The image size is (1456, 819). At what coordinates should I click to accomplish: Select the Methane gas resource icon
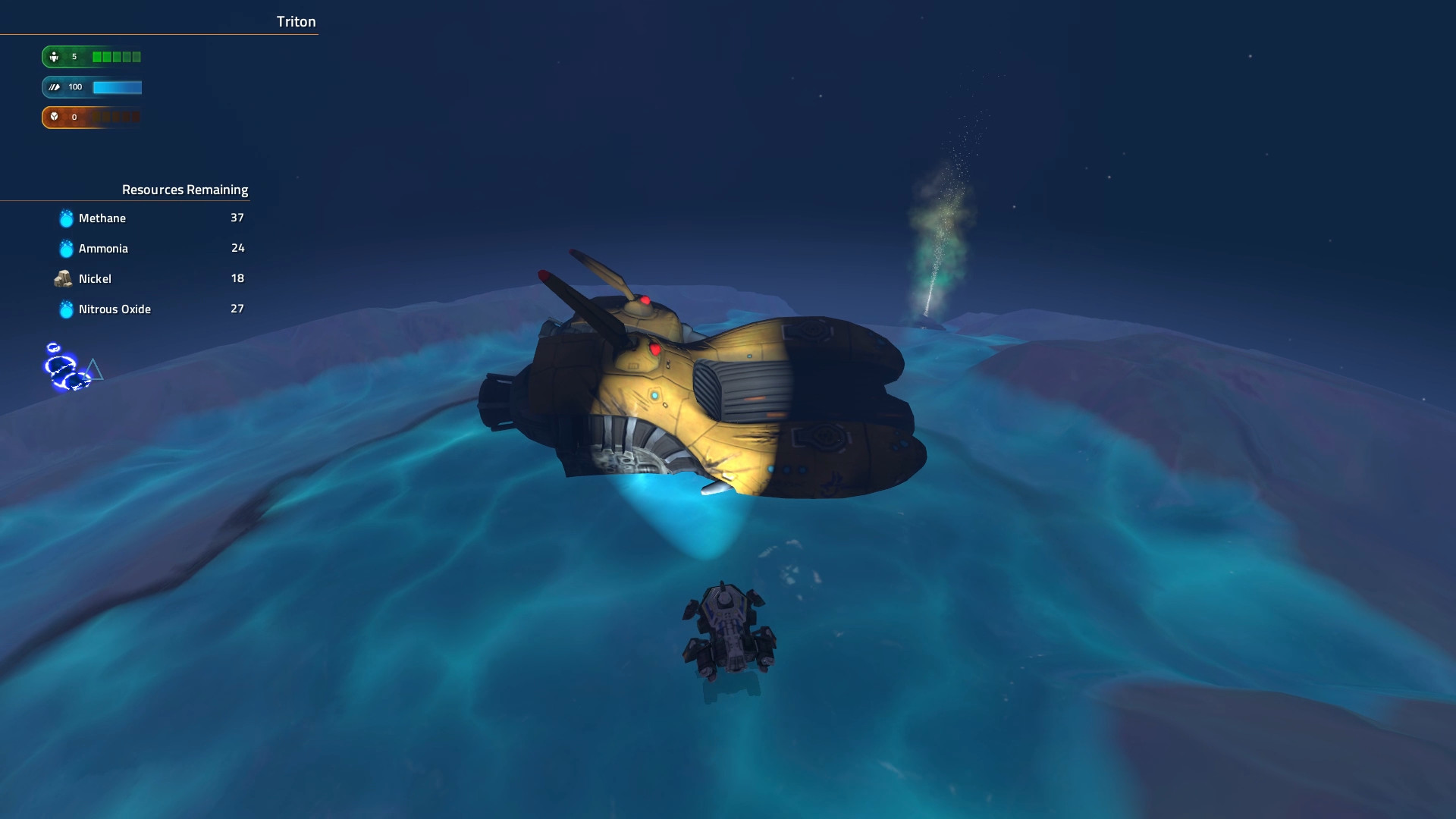tap(64, 218)
